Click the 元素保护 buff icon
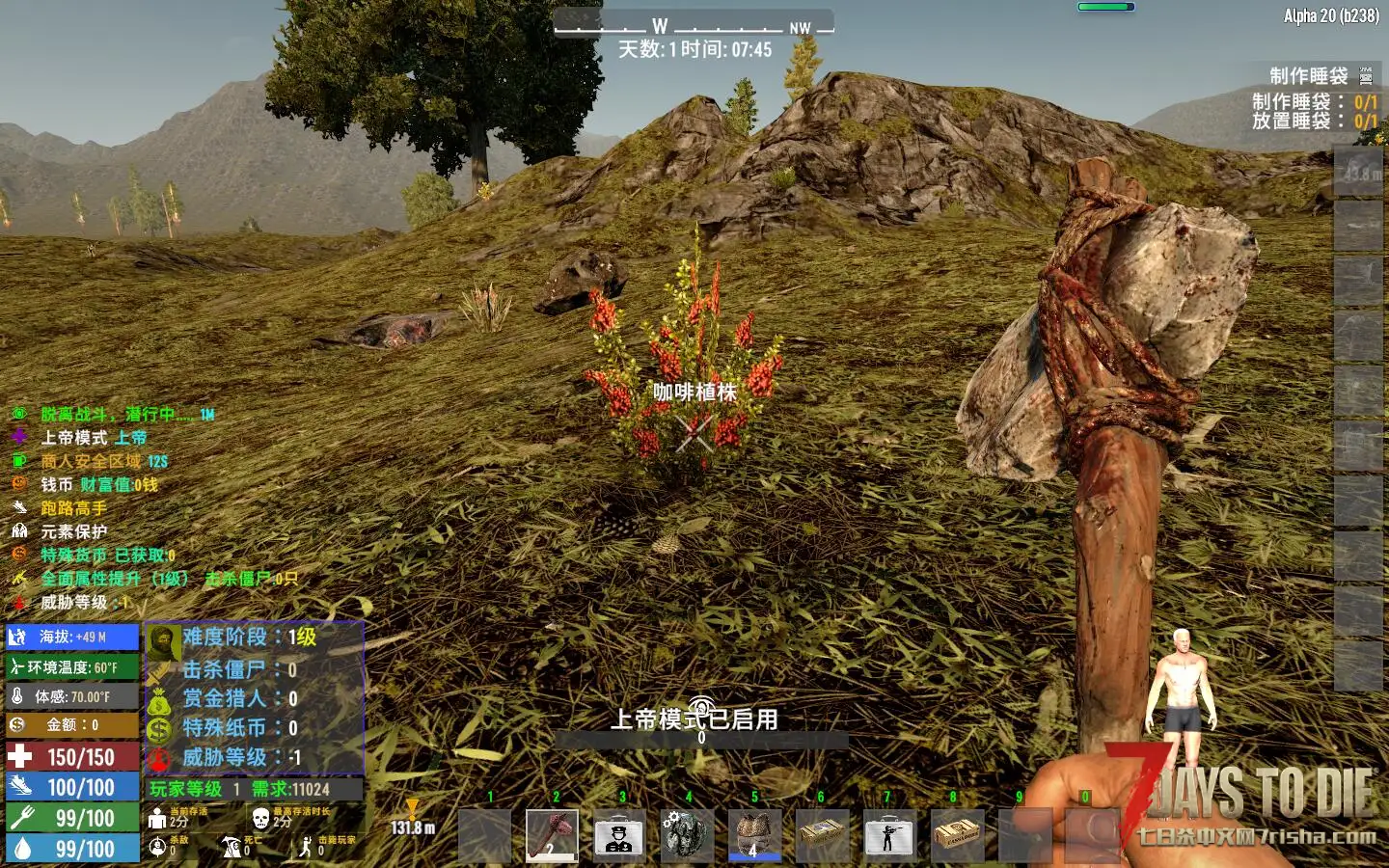 click(19, 531)
